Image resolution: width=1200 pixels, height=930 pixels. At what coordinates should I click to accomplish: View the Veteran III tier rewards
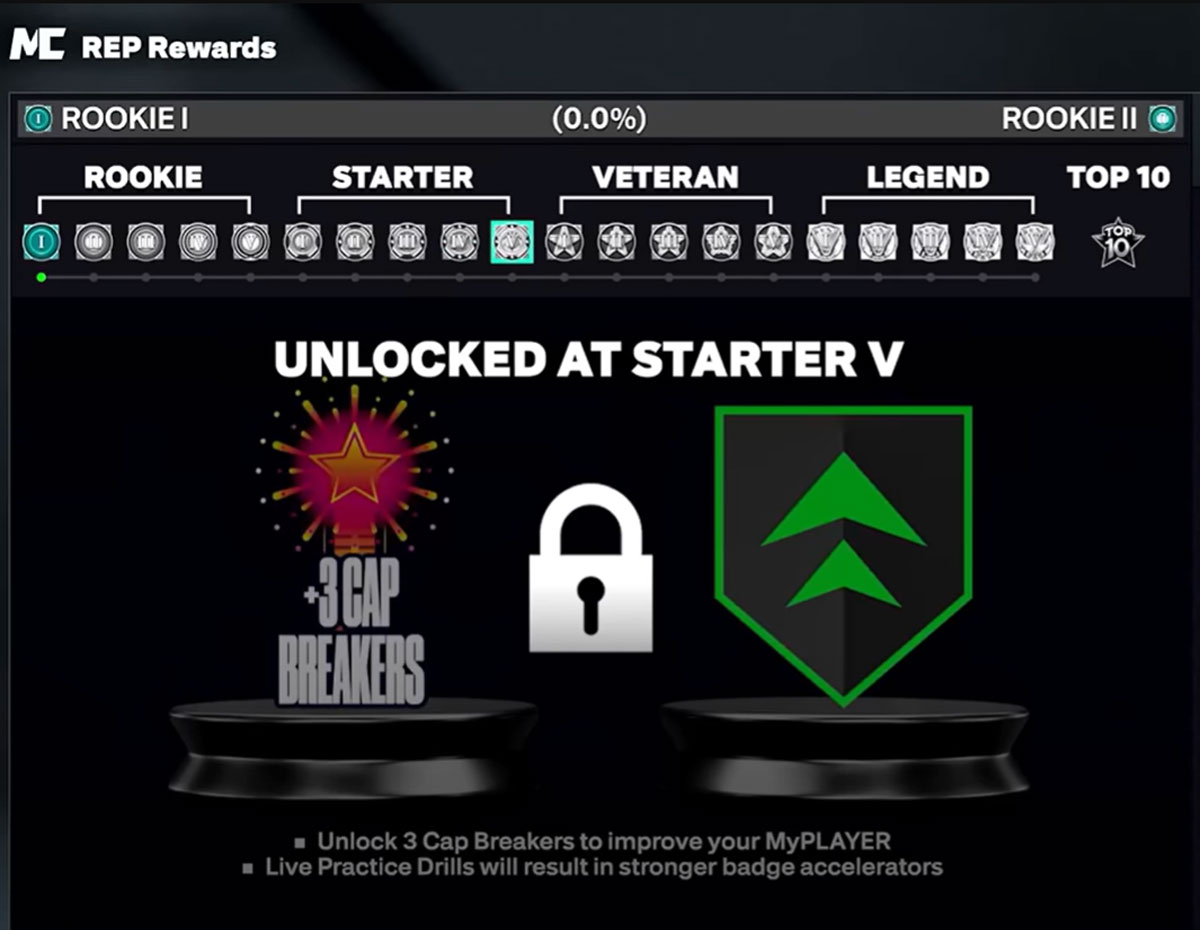point(669,242)
